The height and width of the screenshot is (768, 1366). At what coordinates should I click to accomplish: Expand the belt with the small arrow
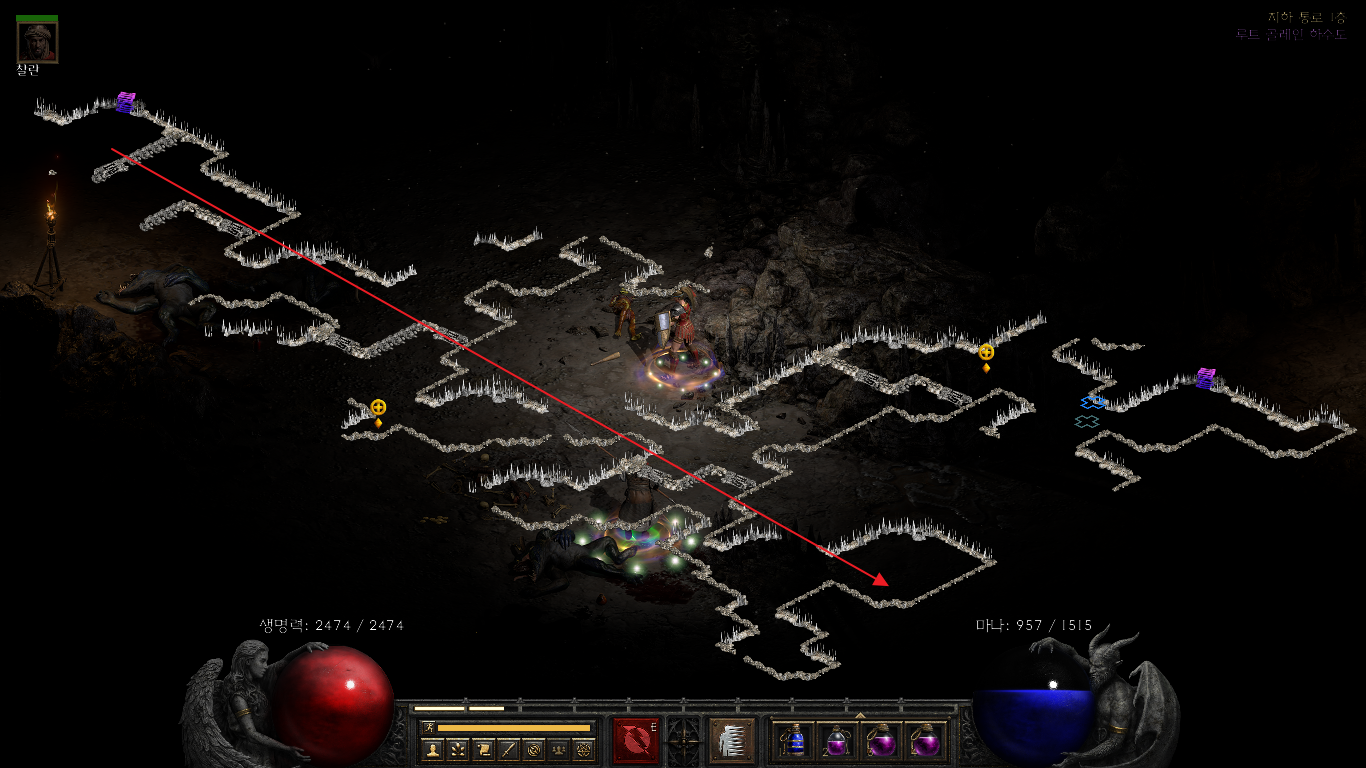pyautogui.click(x=860, y=715)
